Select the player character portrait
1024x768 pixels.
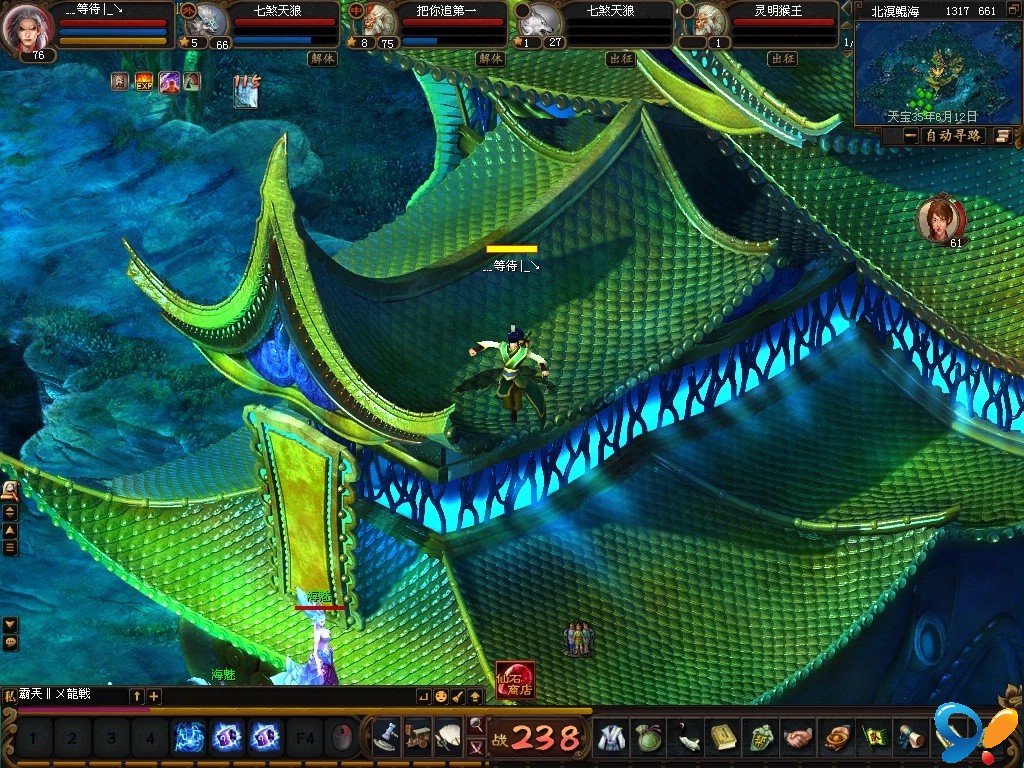tap(29, 29)
